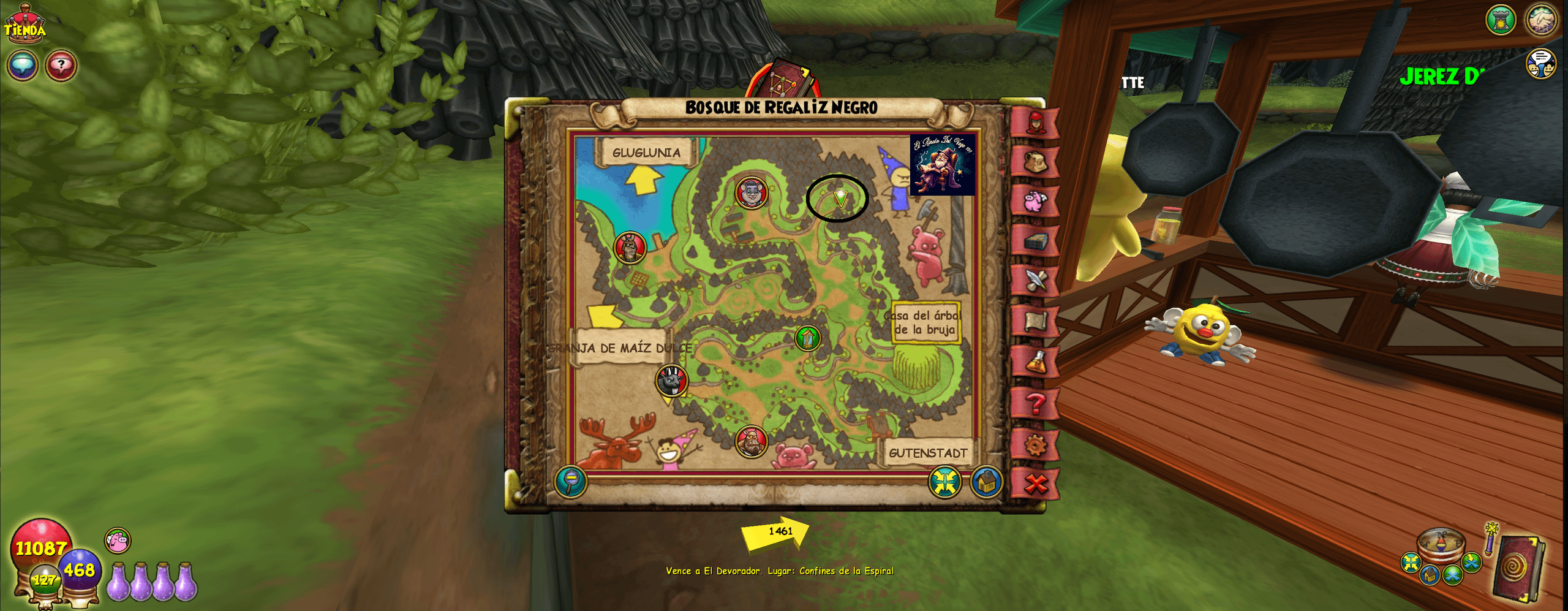Screen dimensions: 1568x611
Task: Select the Gluglunia map label
Action: [x=646, y=153]
